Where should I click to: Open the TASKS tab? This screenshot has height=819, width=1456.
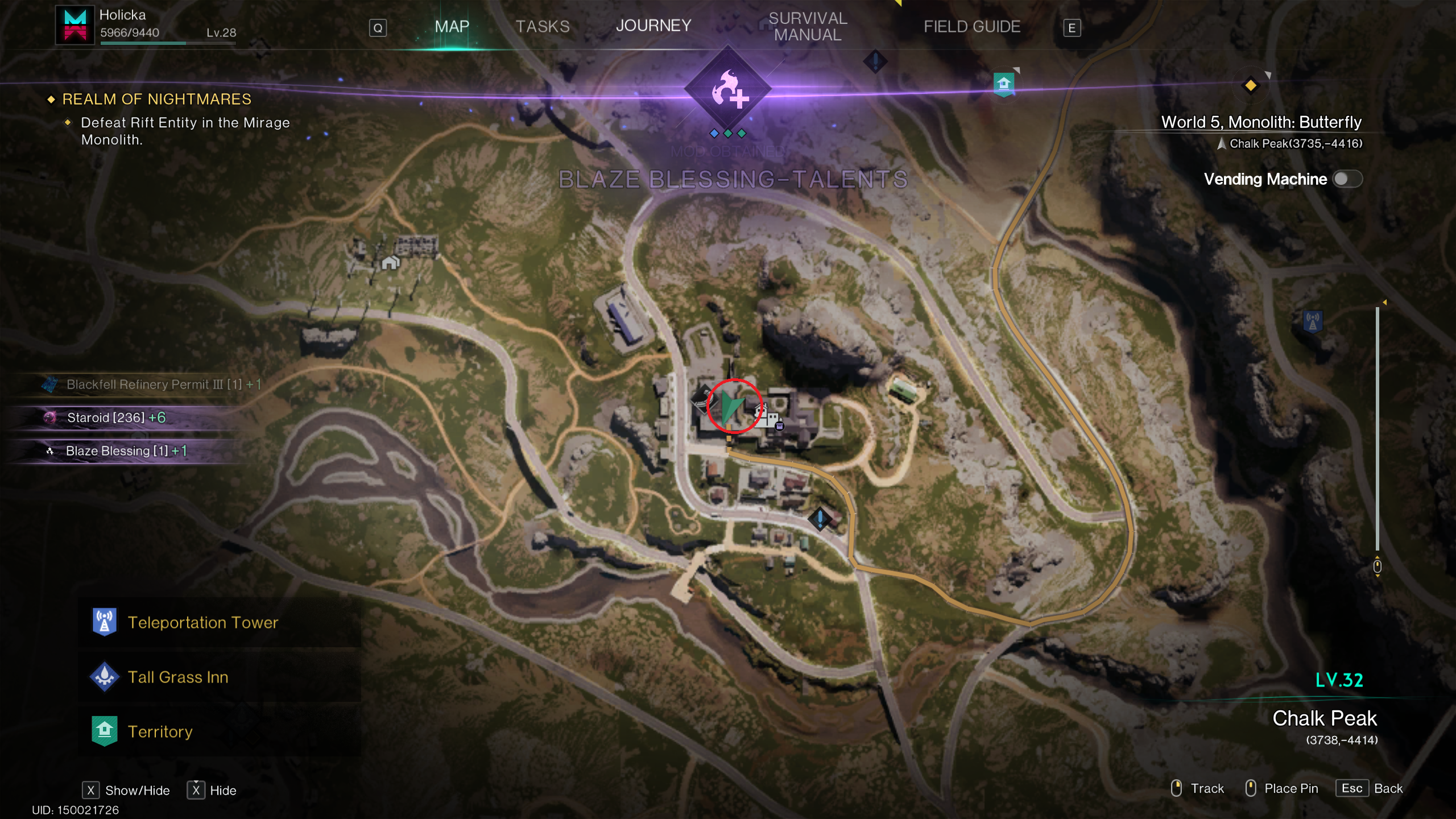pyautogui.click(x=542, y=26)
